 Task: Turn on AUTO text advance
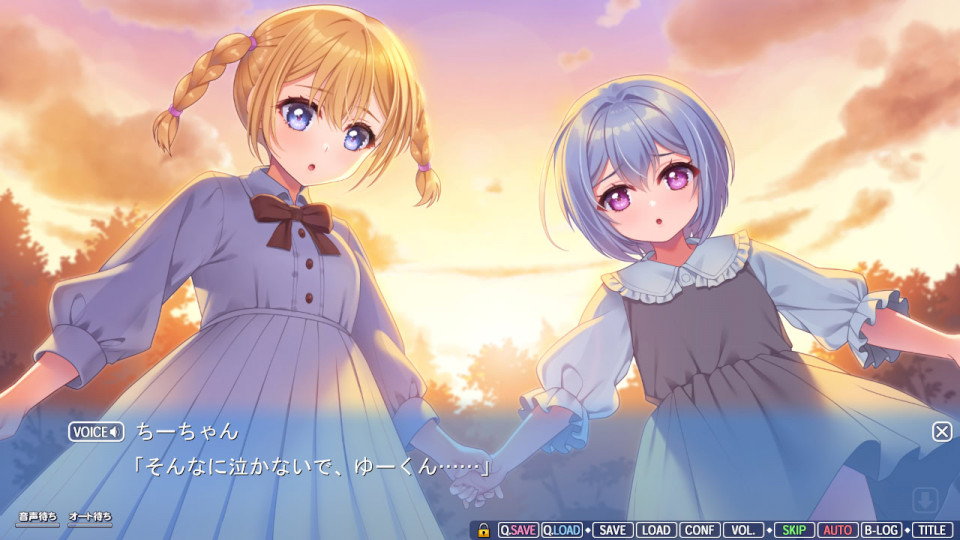coord(838,530)
